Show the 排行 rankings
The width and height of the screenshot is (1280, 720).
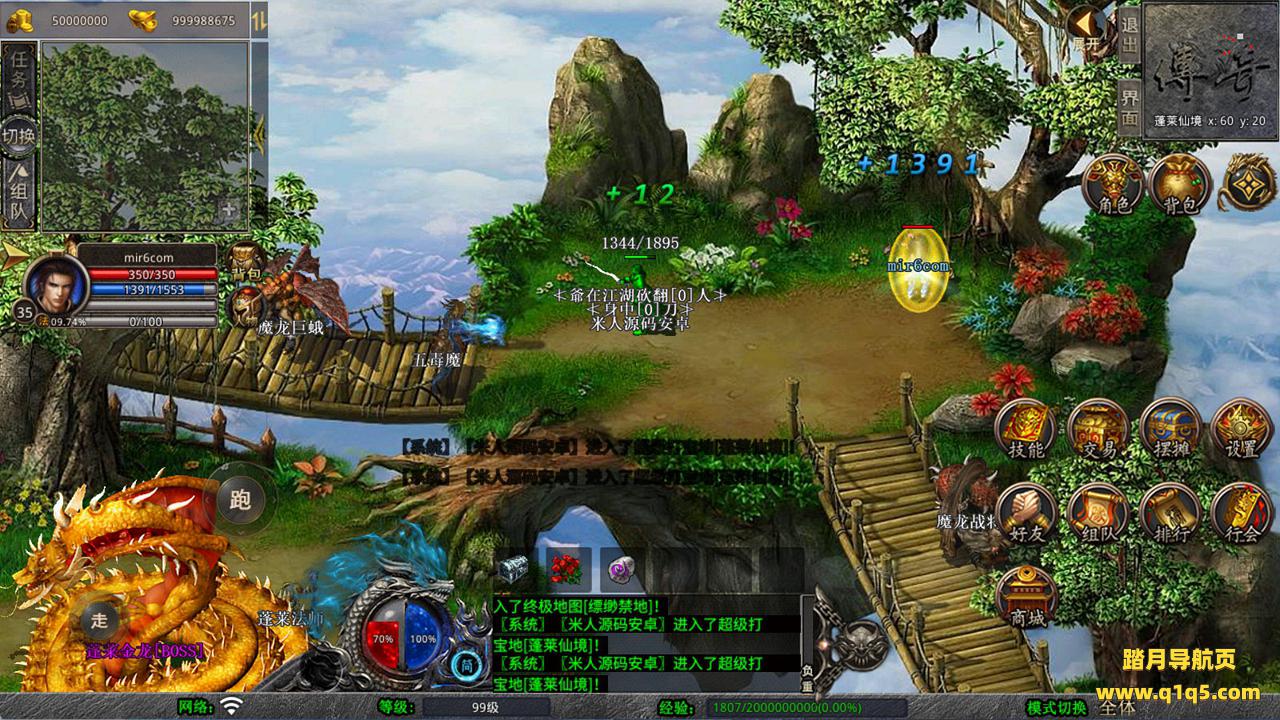(x=1170, y=514)
